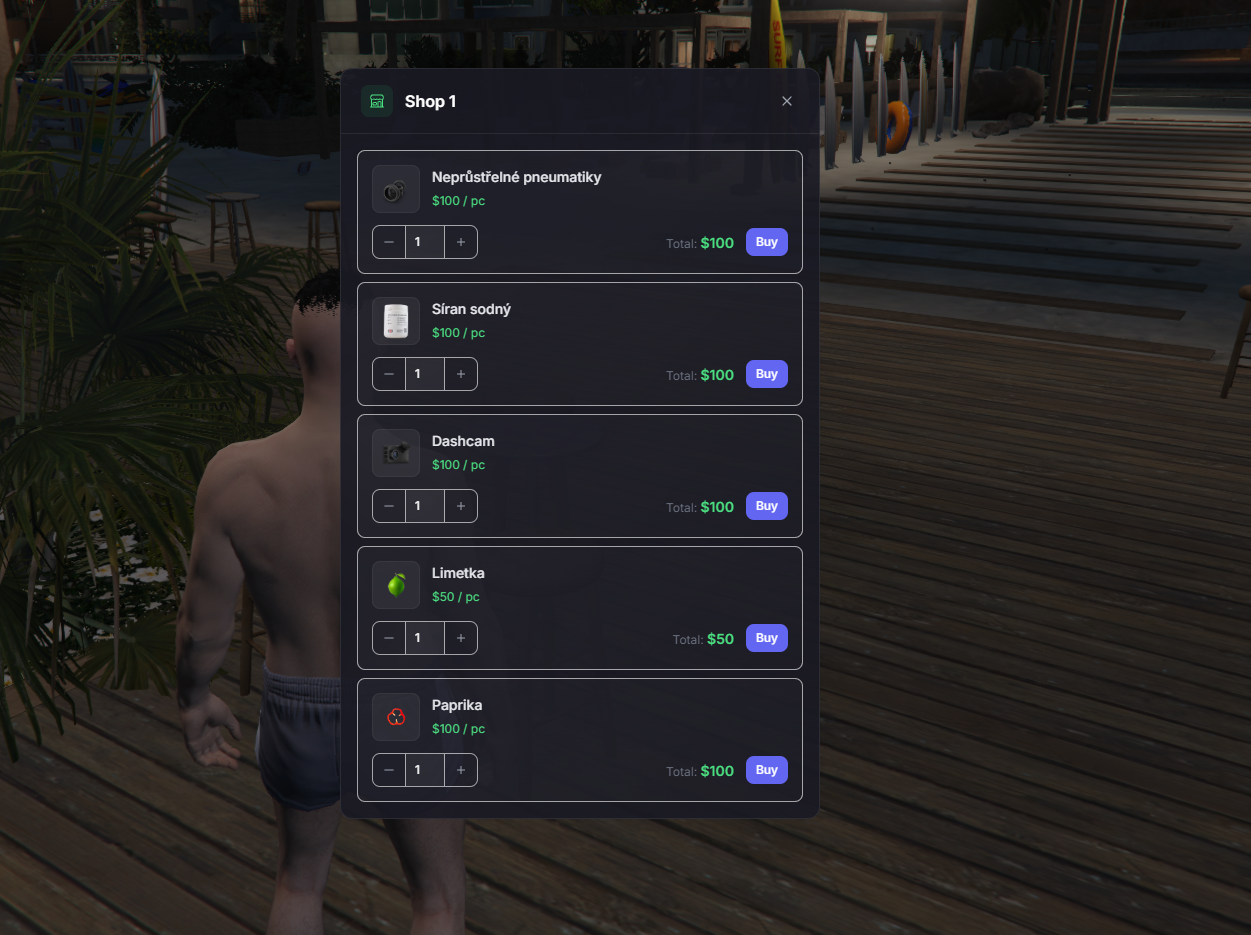The width and height of the screenshot is (1251, 935).
Task: Increase quantity of Síran sodný
Action: [x=461, y=374]
